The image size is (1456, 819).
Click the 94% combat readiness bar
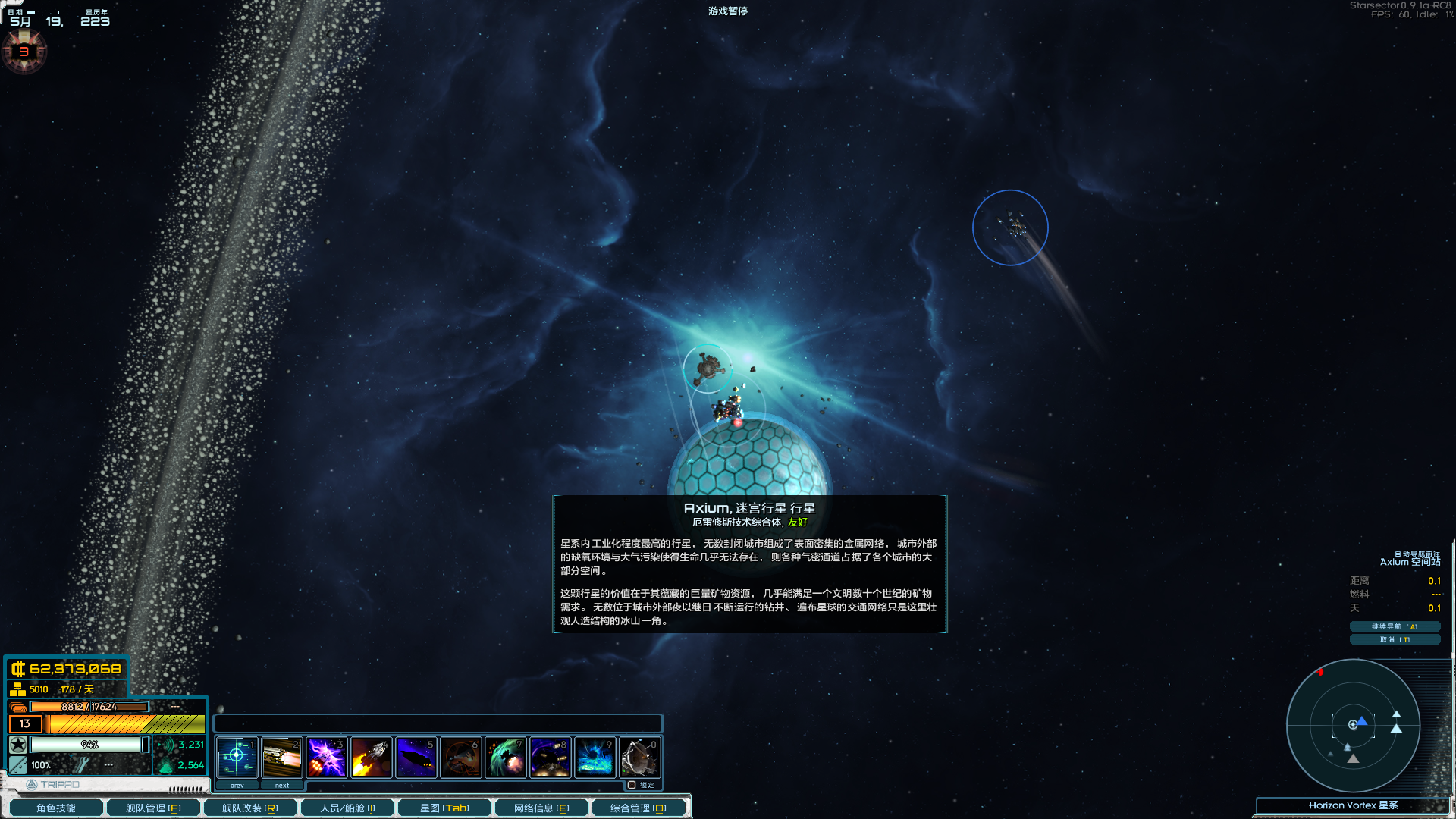click(x=91, y=745)
